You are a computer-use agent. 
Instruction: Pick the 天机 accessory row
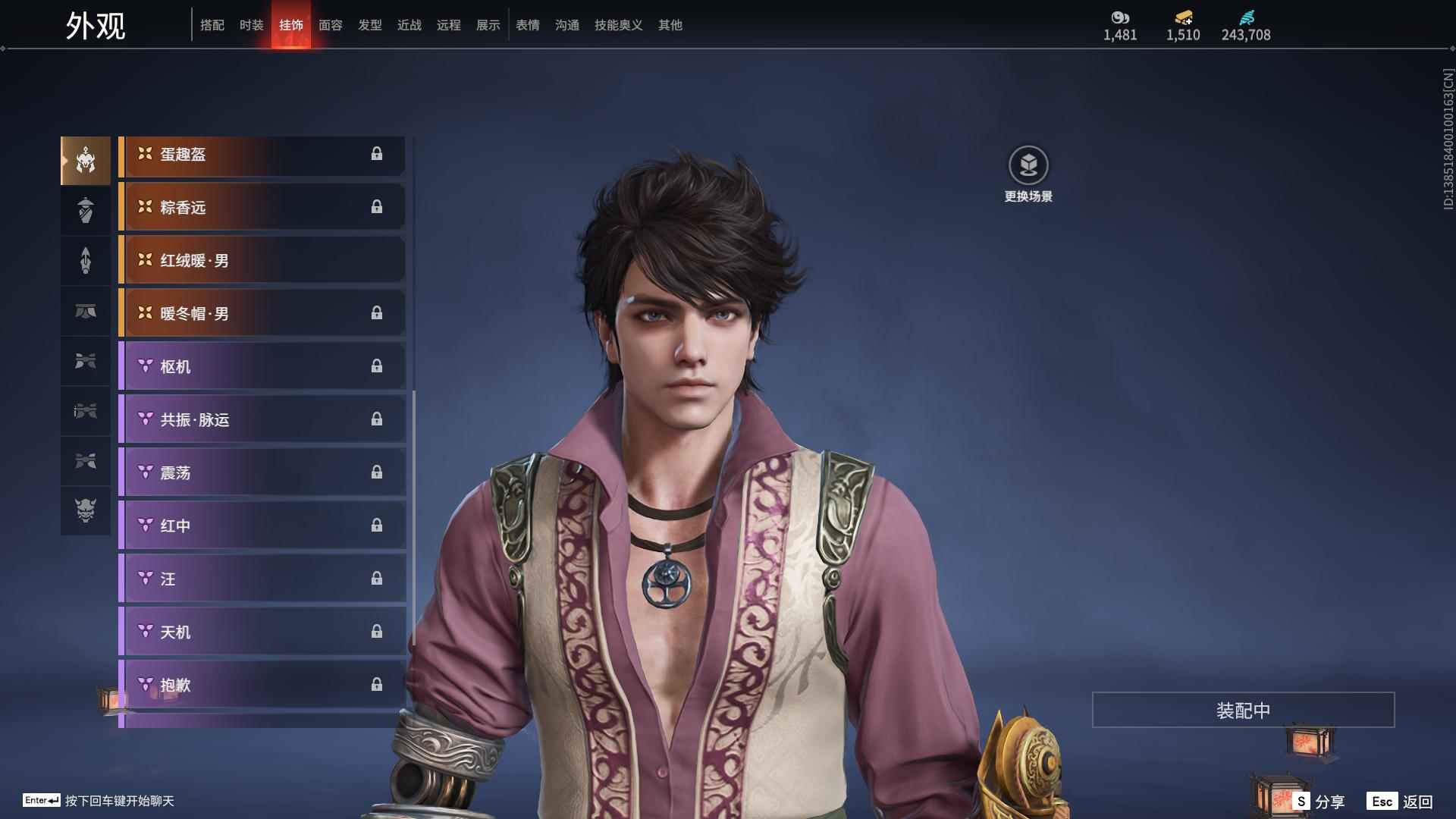click(262, 632)
